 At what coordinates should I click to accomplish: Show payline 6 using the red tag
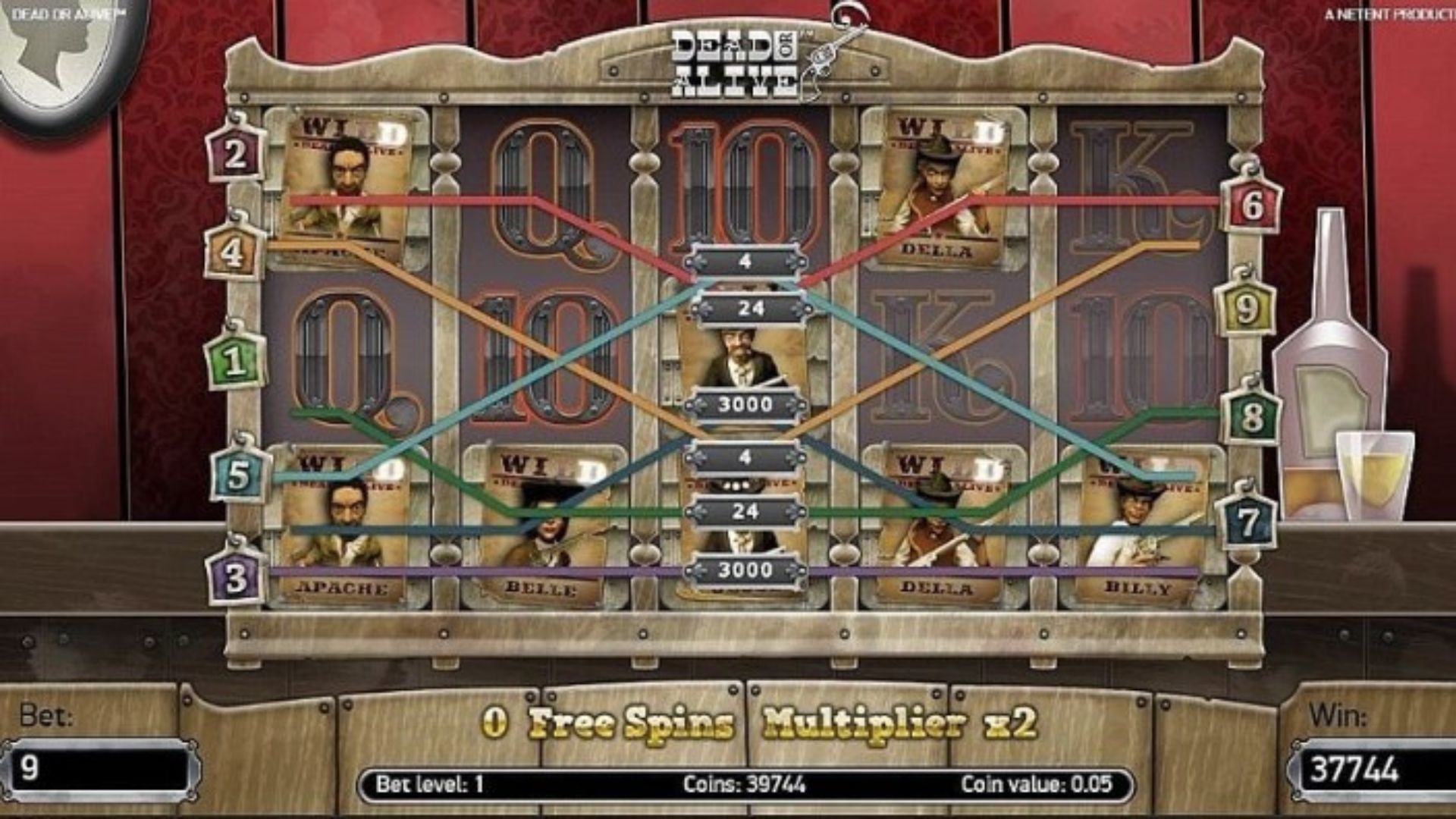1251,205
